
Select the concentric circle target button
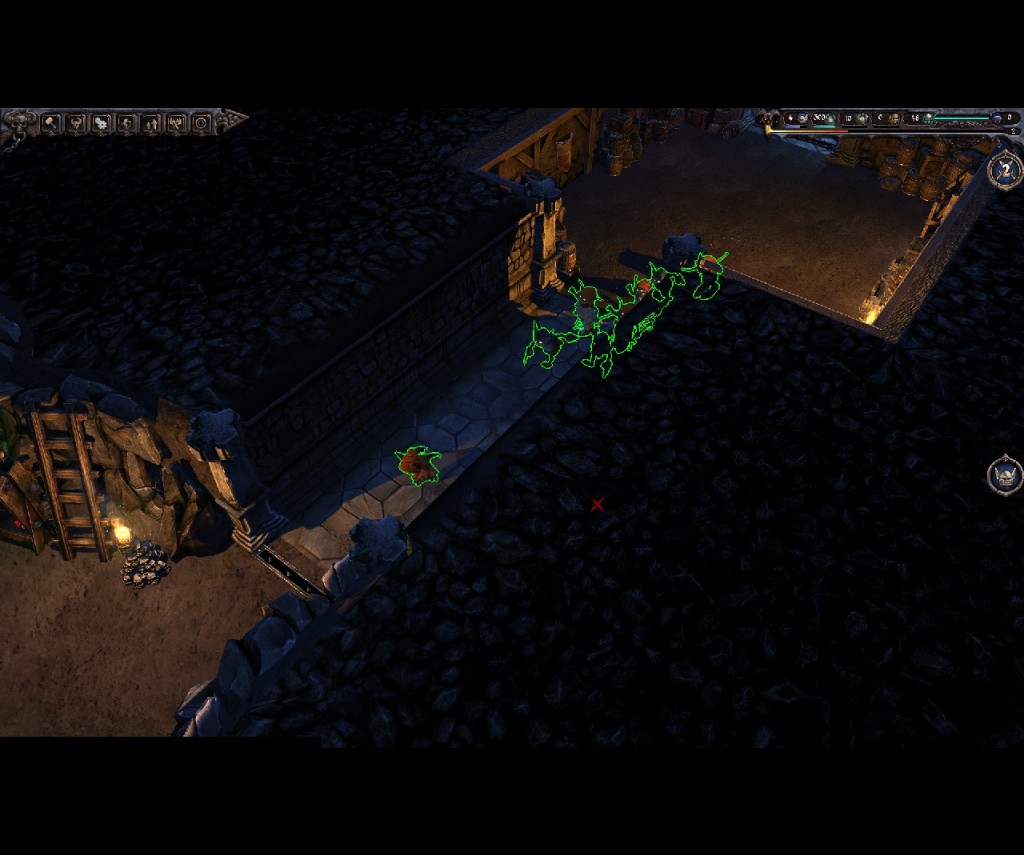point(202,123)
